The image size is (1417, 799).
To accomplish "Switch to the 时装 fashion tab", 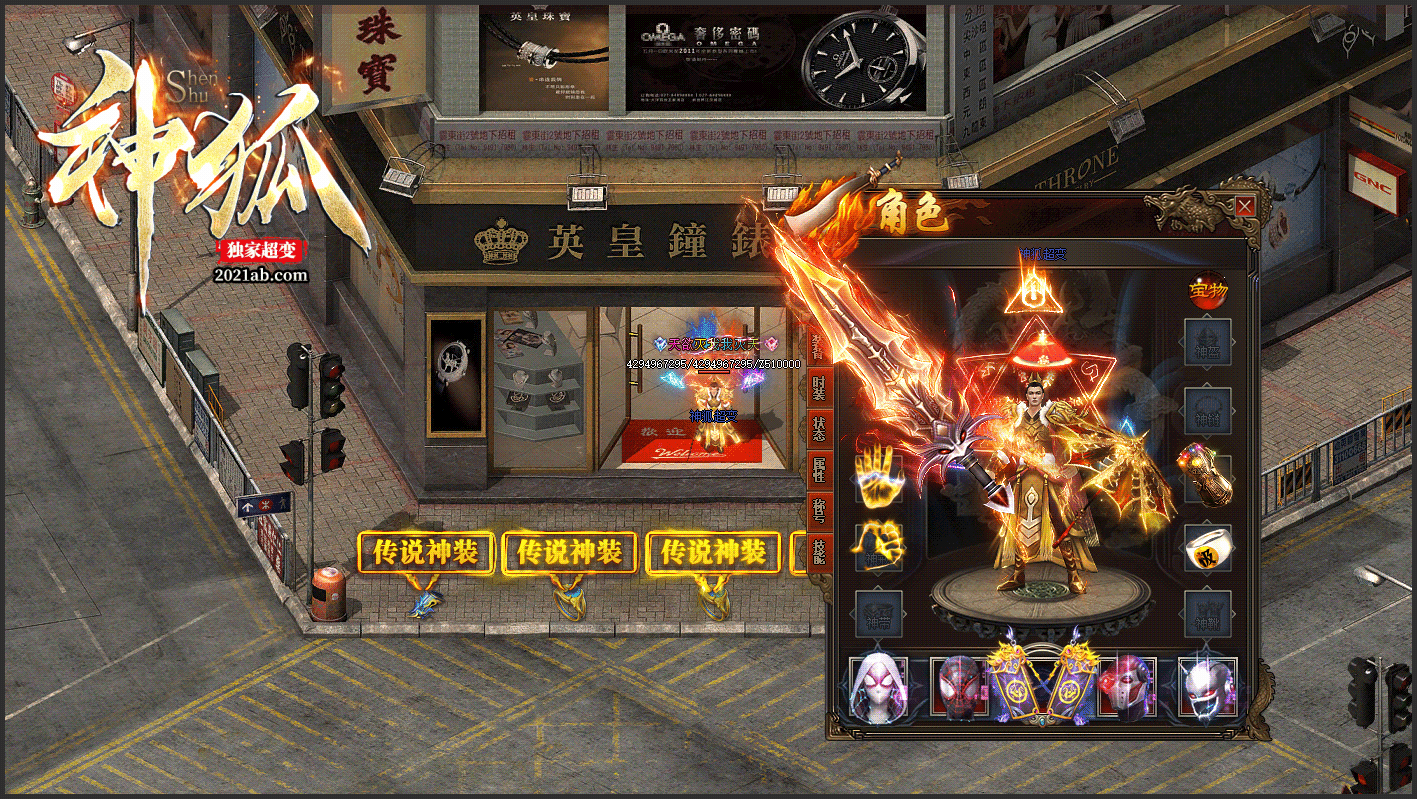I will tap(819, 387).
